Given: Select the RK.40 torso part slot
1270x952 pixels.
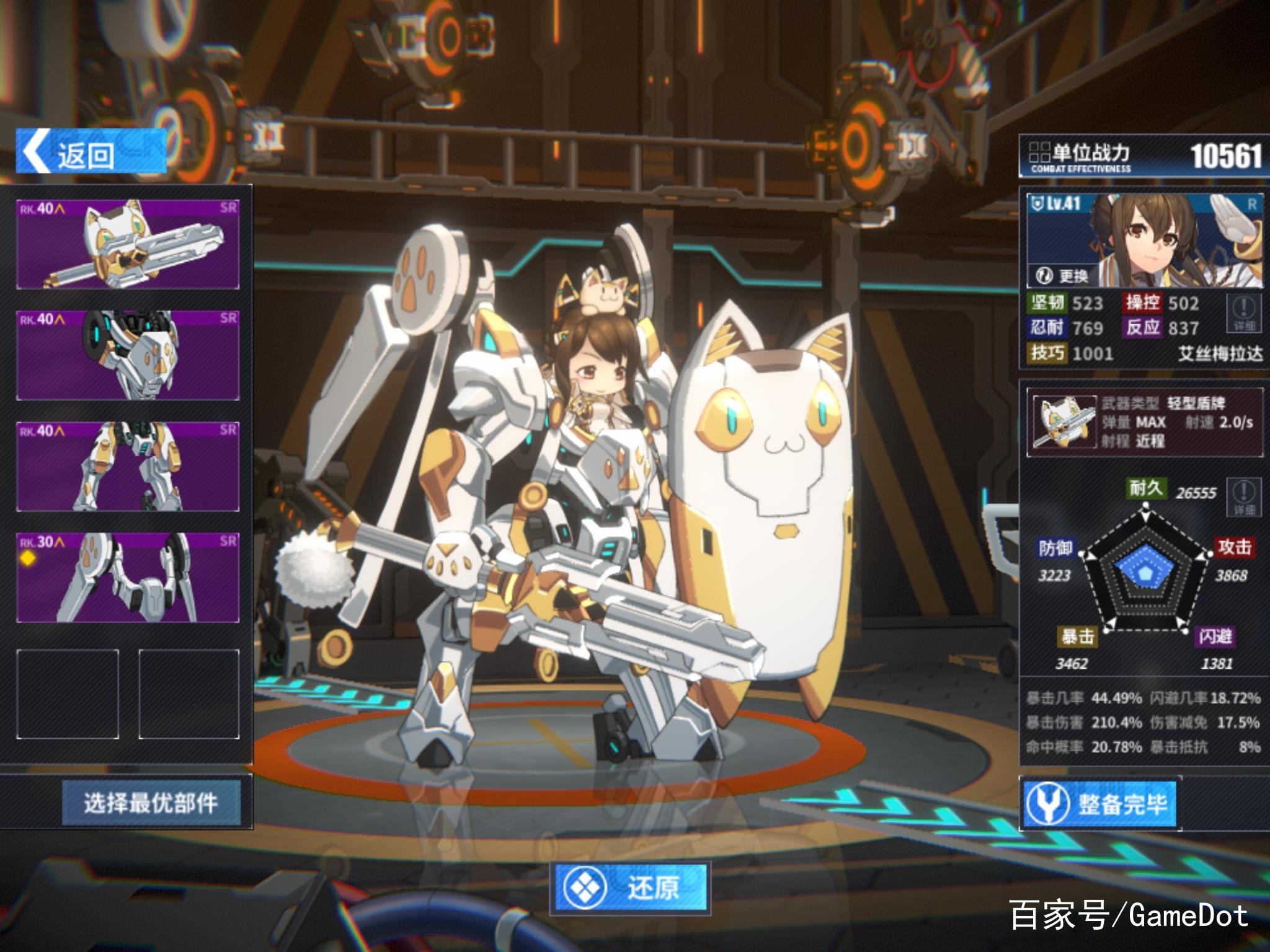Looking at the screenshot, I should click(x=128, y=355).
